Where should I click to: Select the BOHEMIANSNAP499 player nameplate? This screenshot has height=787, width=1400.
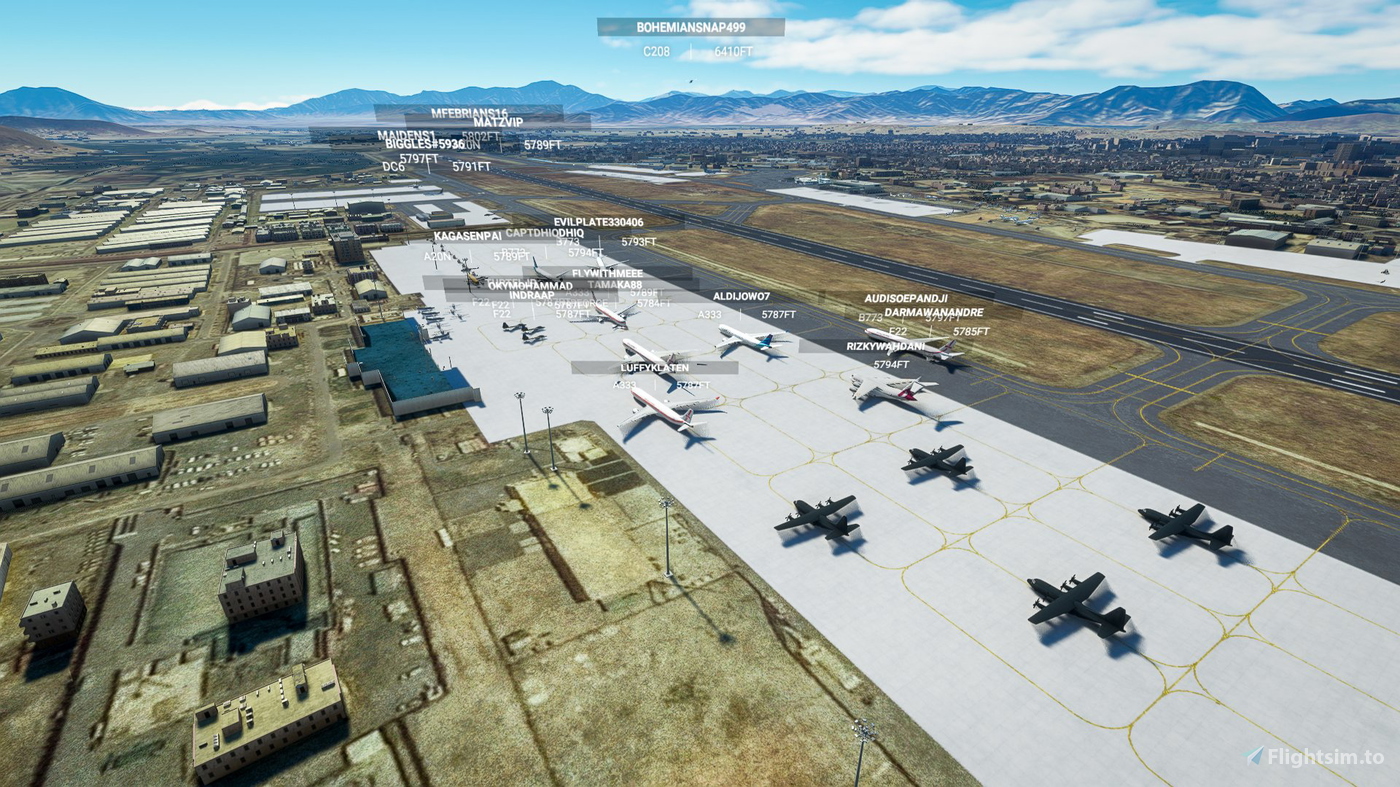tap(689, 28)
